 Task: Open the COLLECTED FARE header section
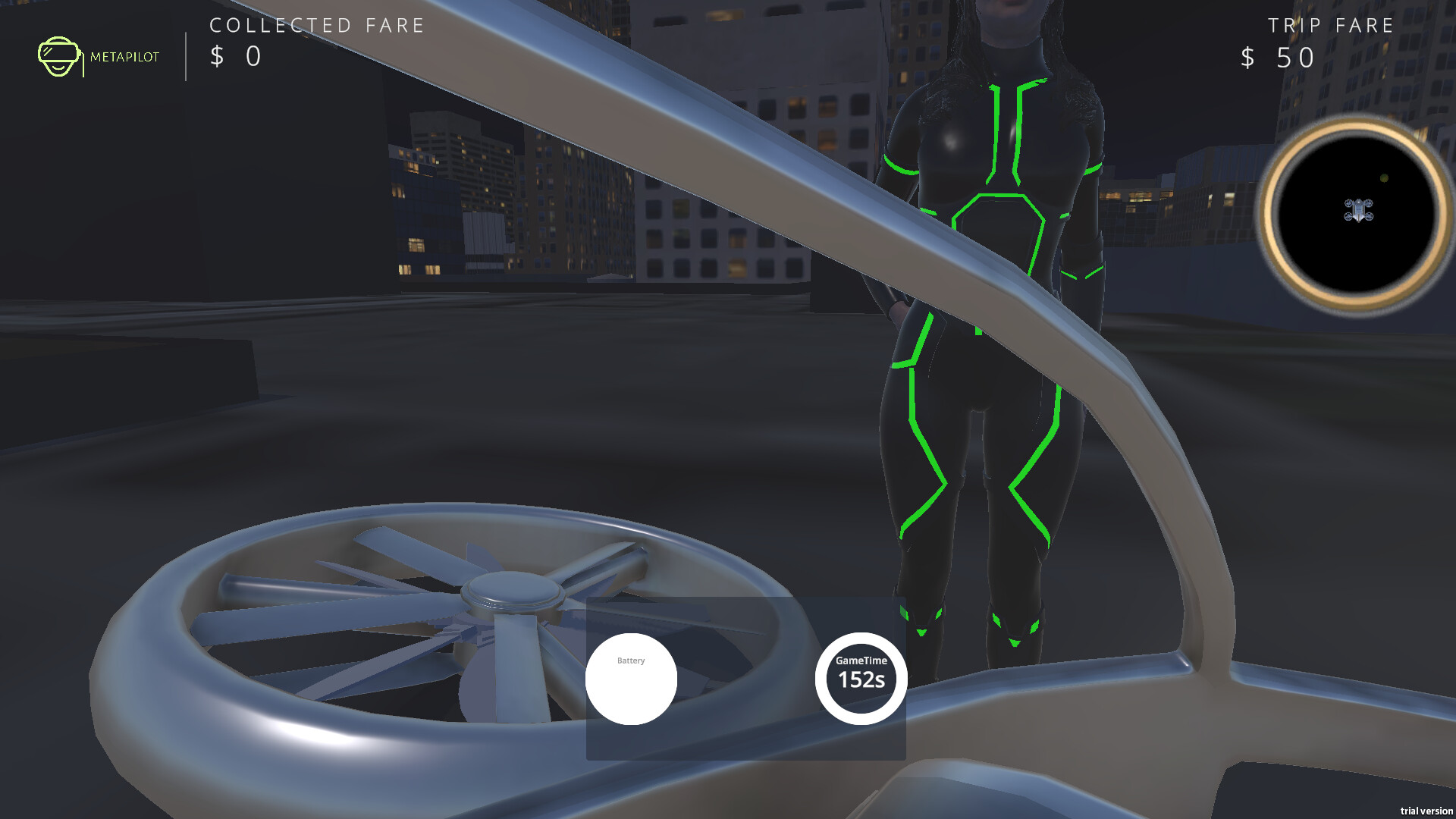(318, 25)
